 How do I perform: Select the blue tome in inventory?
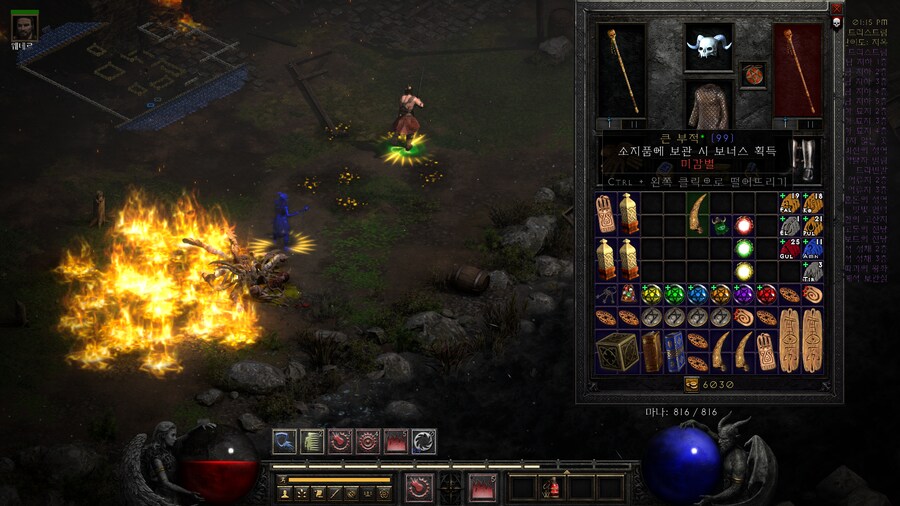coord(674,346)
